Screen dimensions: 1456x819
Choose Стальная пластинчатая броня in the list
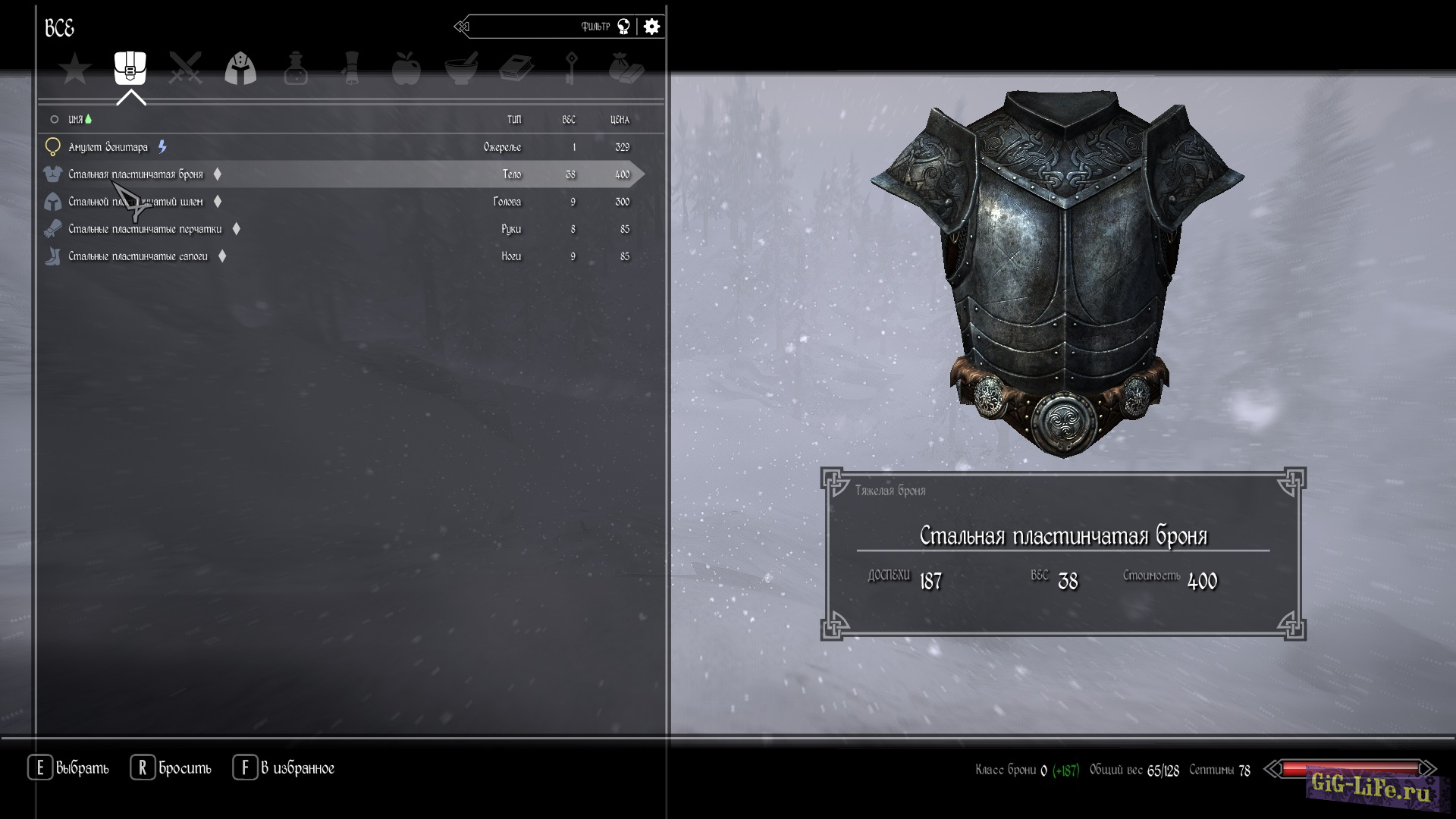pyautogui.click(x=136, y=174)
